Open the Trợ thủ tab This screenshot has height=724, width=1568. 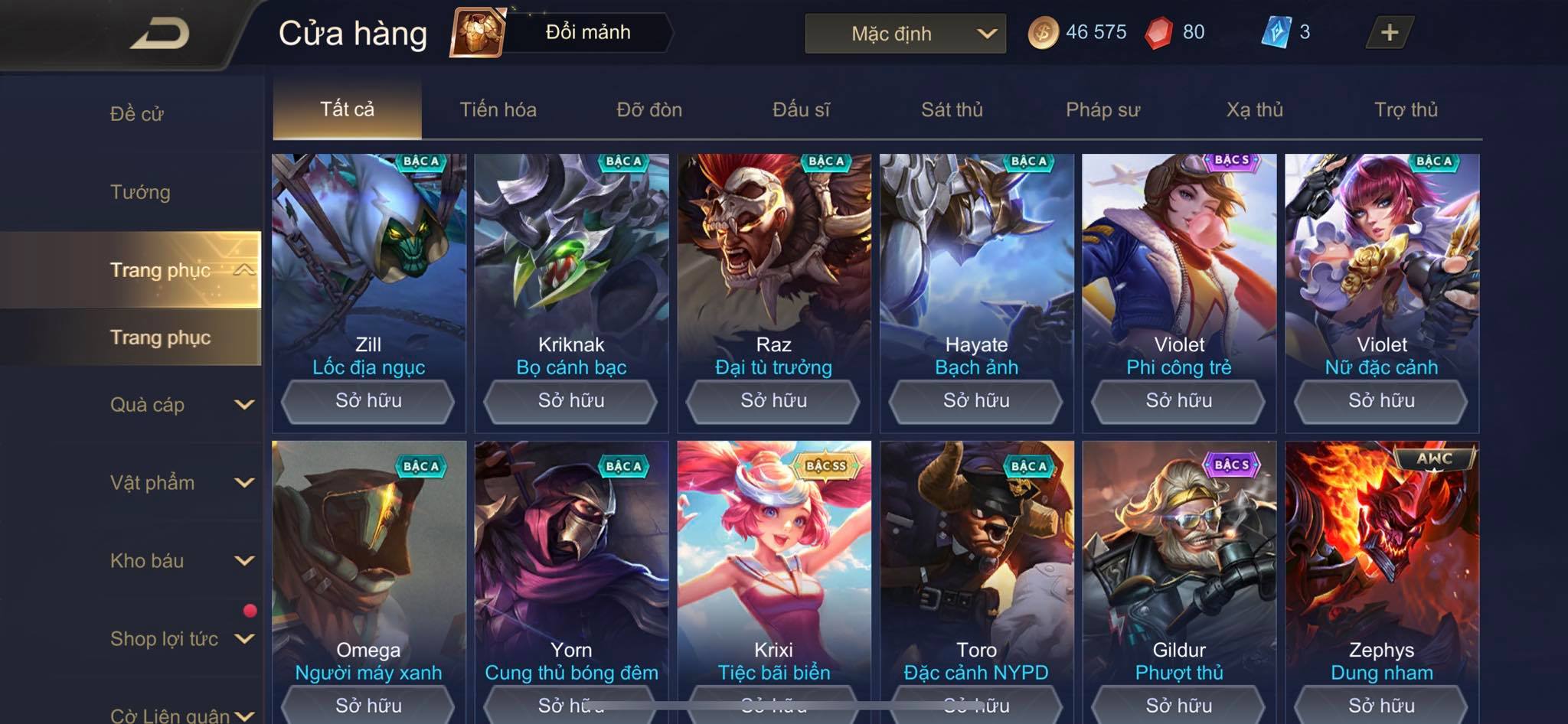(1406, 109)
